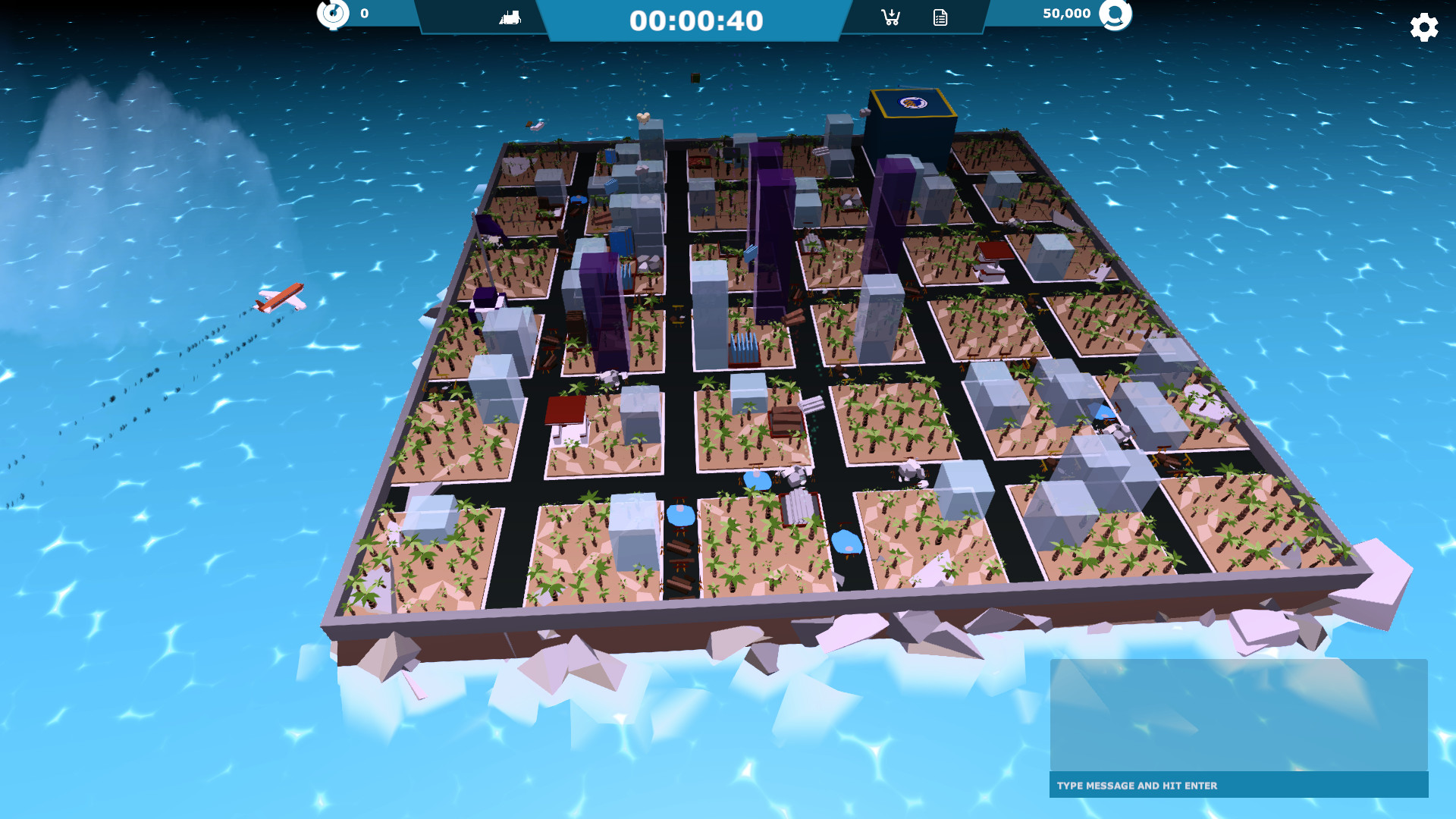The height and width of the screenshot is (819, 1456).
Task: Select the bulldozer demolish tool
Action: [x=510, y=16]
